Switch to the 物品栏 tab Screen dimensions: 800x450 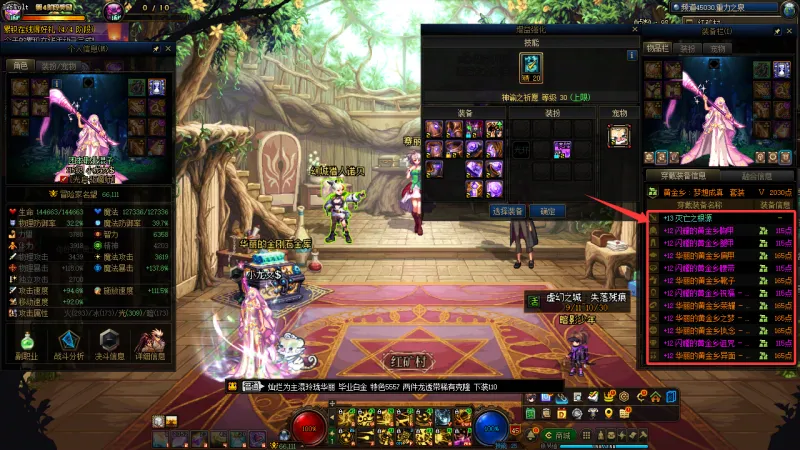(x=657, y=48)
